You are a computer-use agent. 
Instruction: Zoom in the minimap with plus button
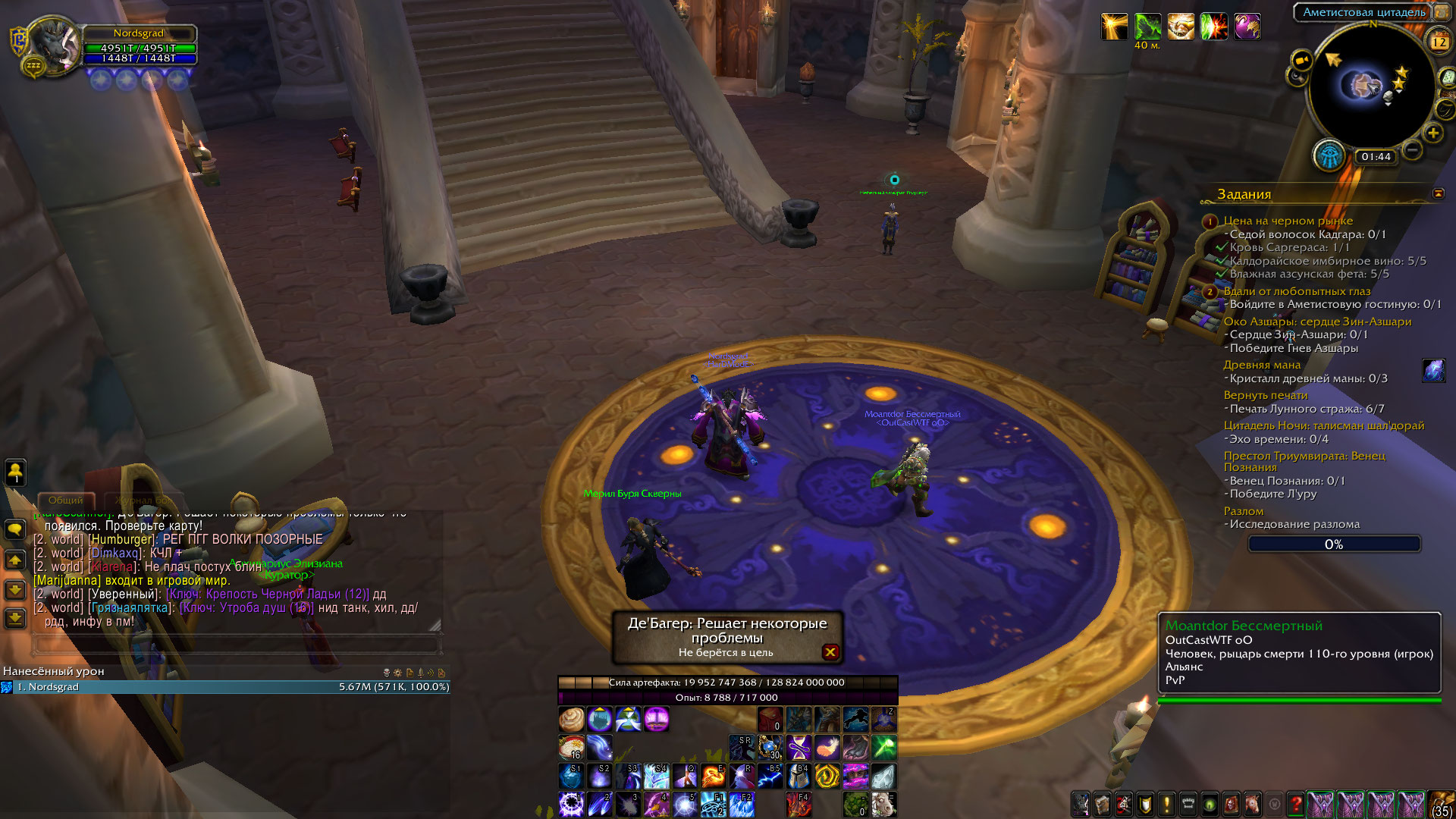(x=1432, y=133)
